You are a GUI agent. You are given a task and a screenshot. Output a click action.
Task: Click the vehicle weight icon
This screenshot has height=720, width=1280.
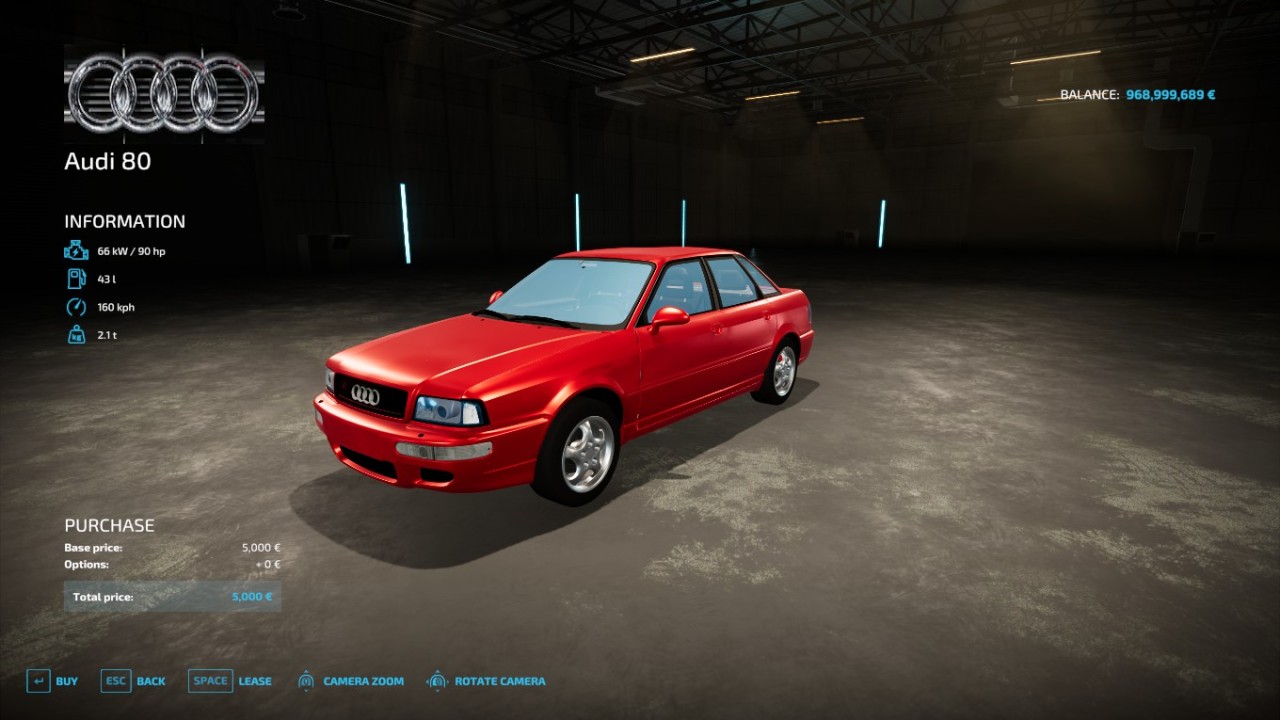pyautogui.click(x=78, y=334)
